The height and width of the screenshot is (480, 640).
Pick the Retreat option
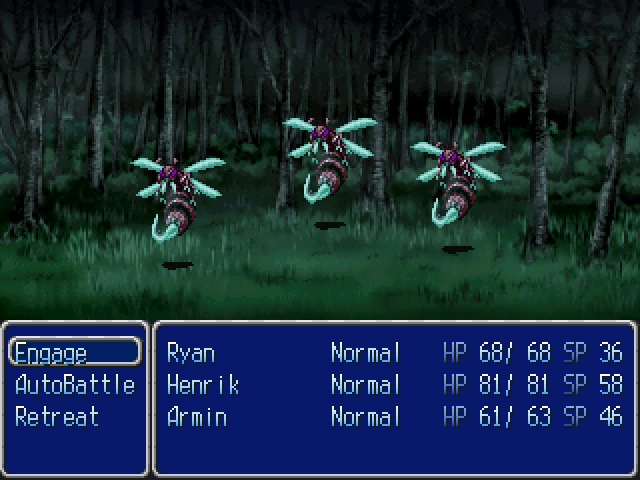click(57, 416)
